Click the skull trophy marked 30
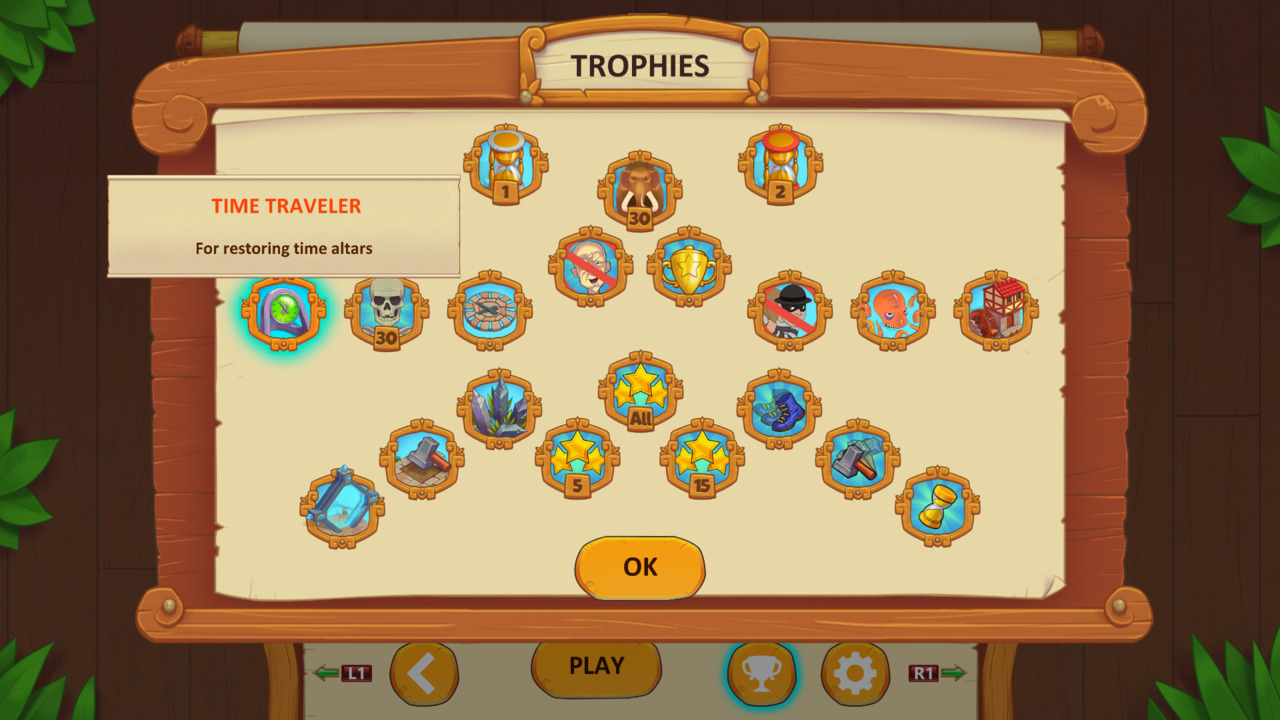The image size is (1280, 720). (388, 311)
